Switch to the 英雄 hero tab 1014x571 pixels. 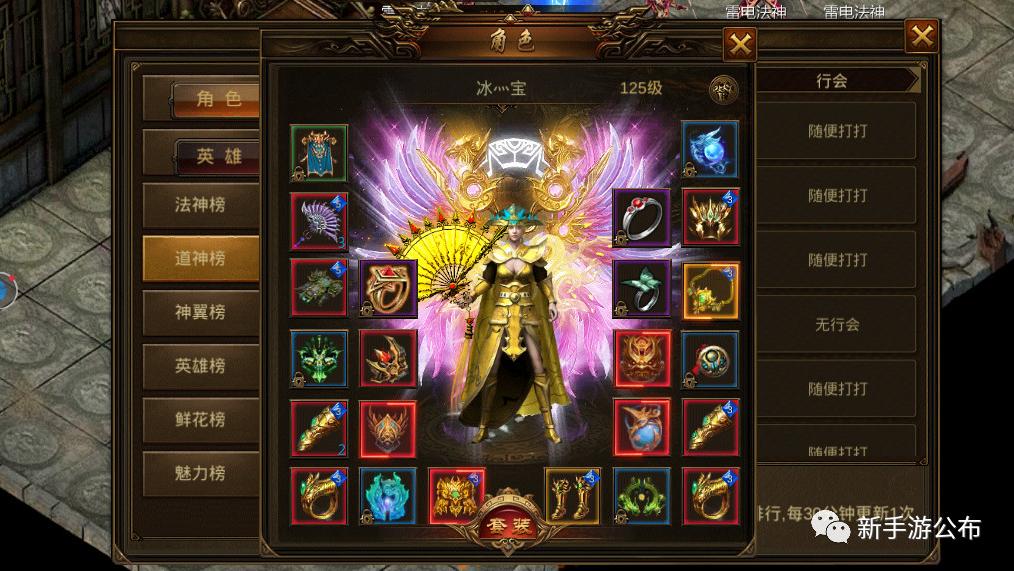(218, 154)
